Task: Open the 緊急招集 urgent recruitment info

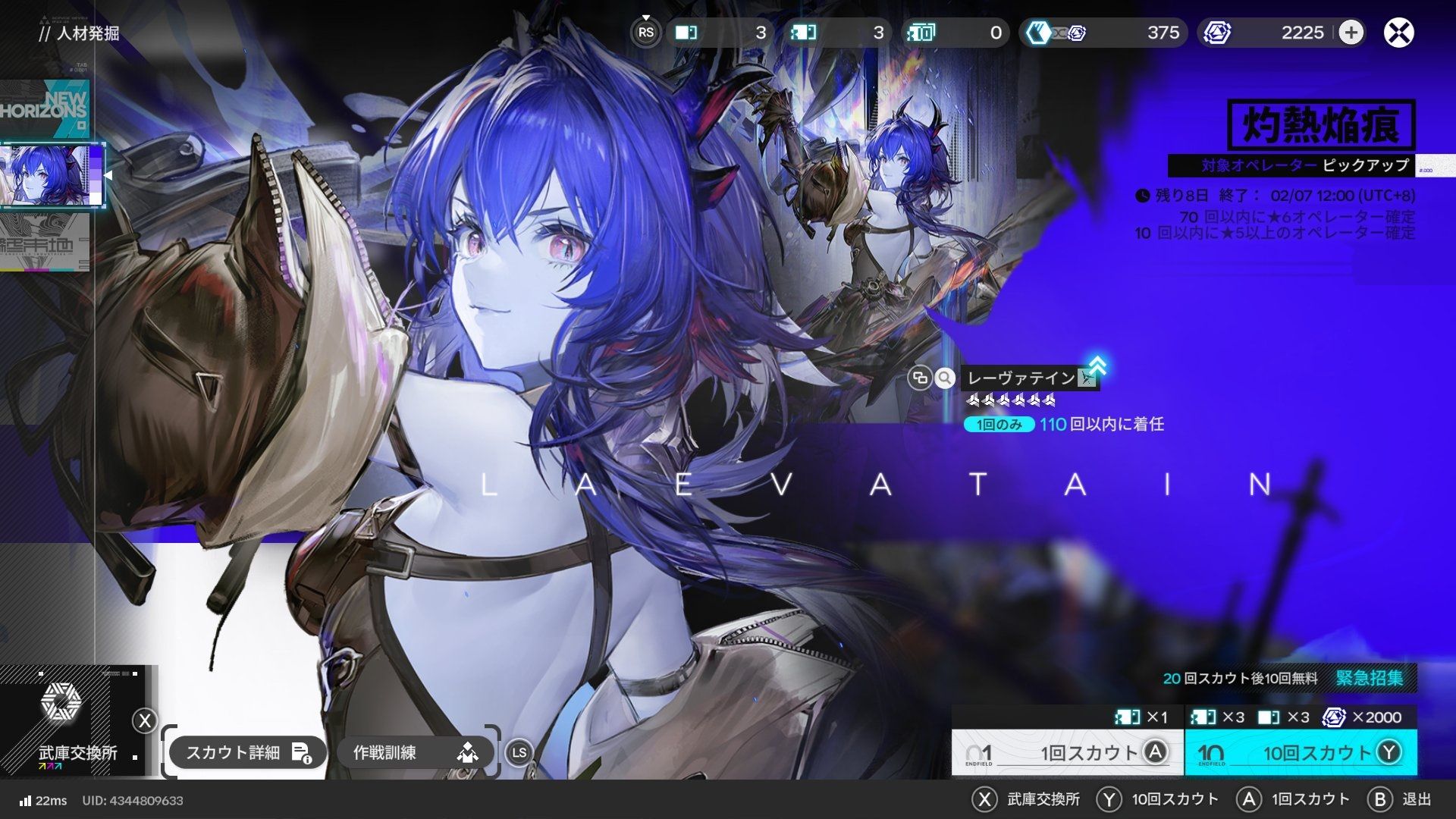Action: pyautogui.click(x=1369, y=677)
